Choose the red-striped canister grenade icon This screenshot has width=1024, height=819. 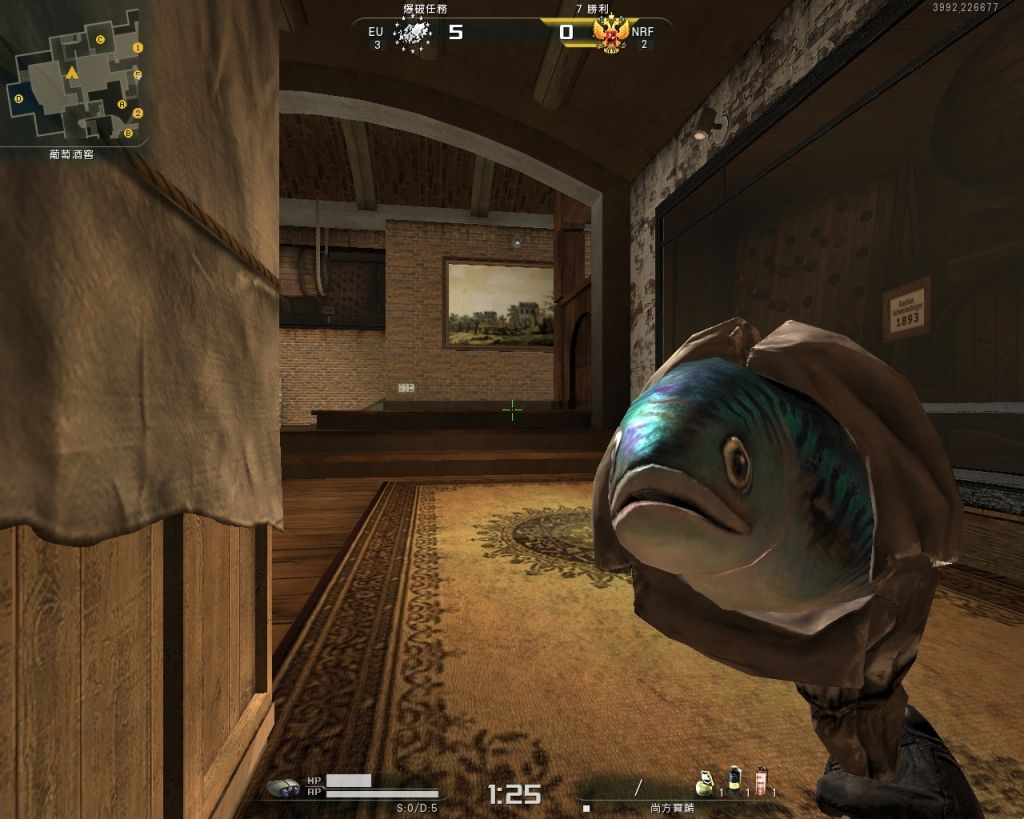tap(760, 780)
